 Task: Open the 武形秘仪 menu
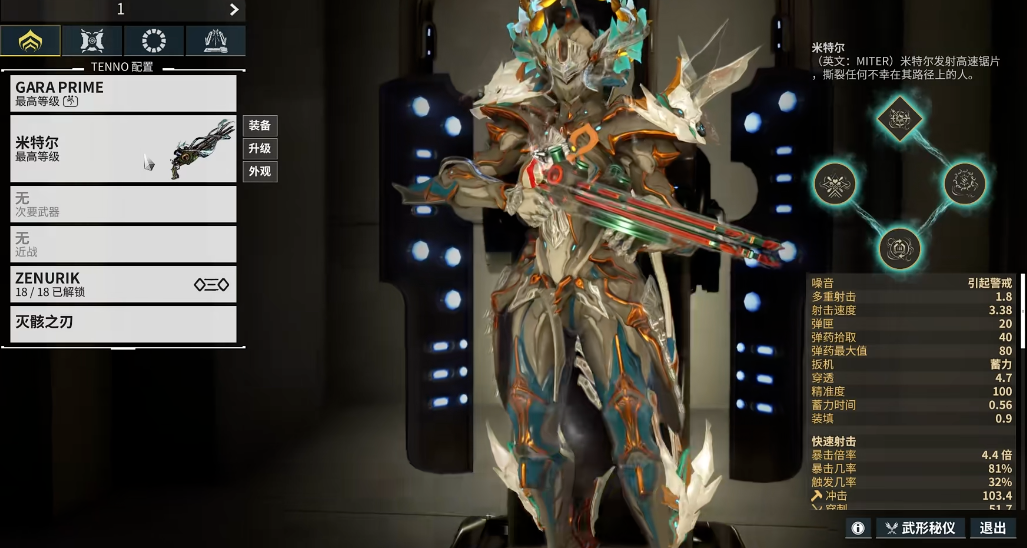[920, 528]
